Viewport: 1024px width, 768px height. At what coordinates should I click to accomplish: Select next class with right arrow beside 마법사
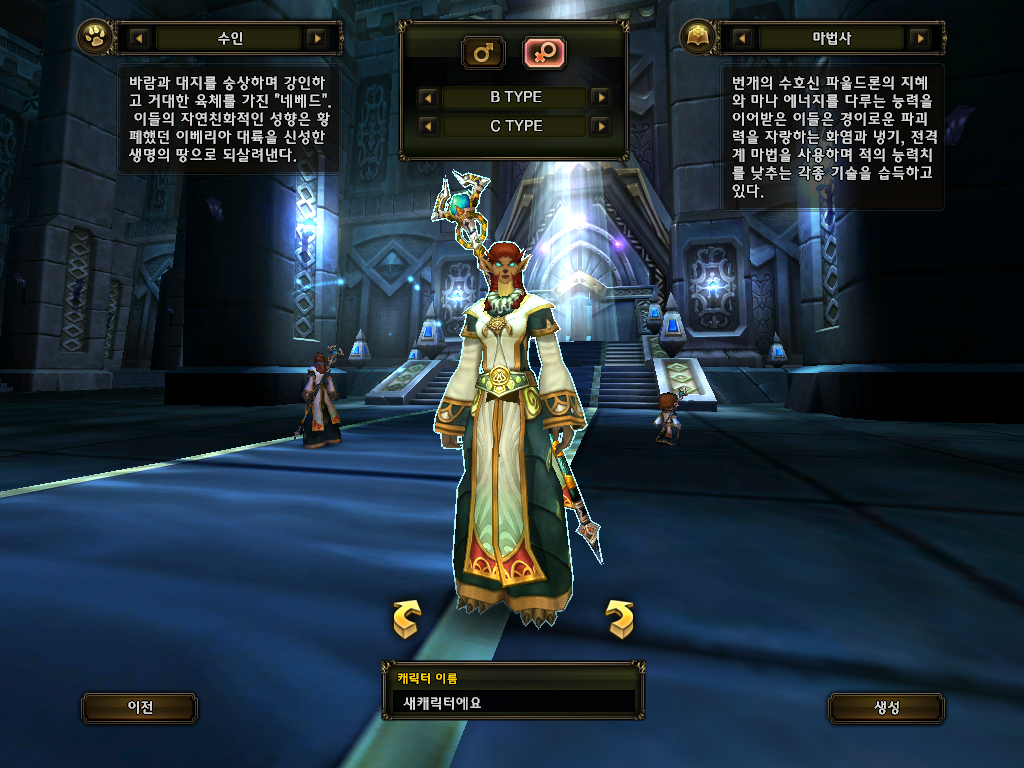click(x=919, y=39)
